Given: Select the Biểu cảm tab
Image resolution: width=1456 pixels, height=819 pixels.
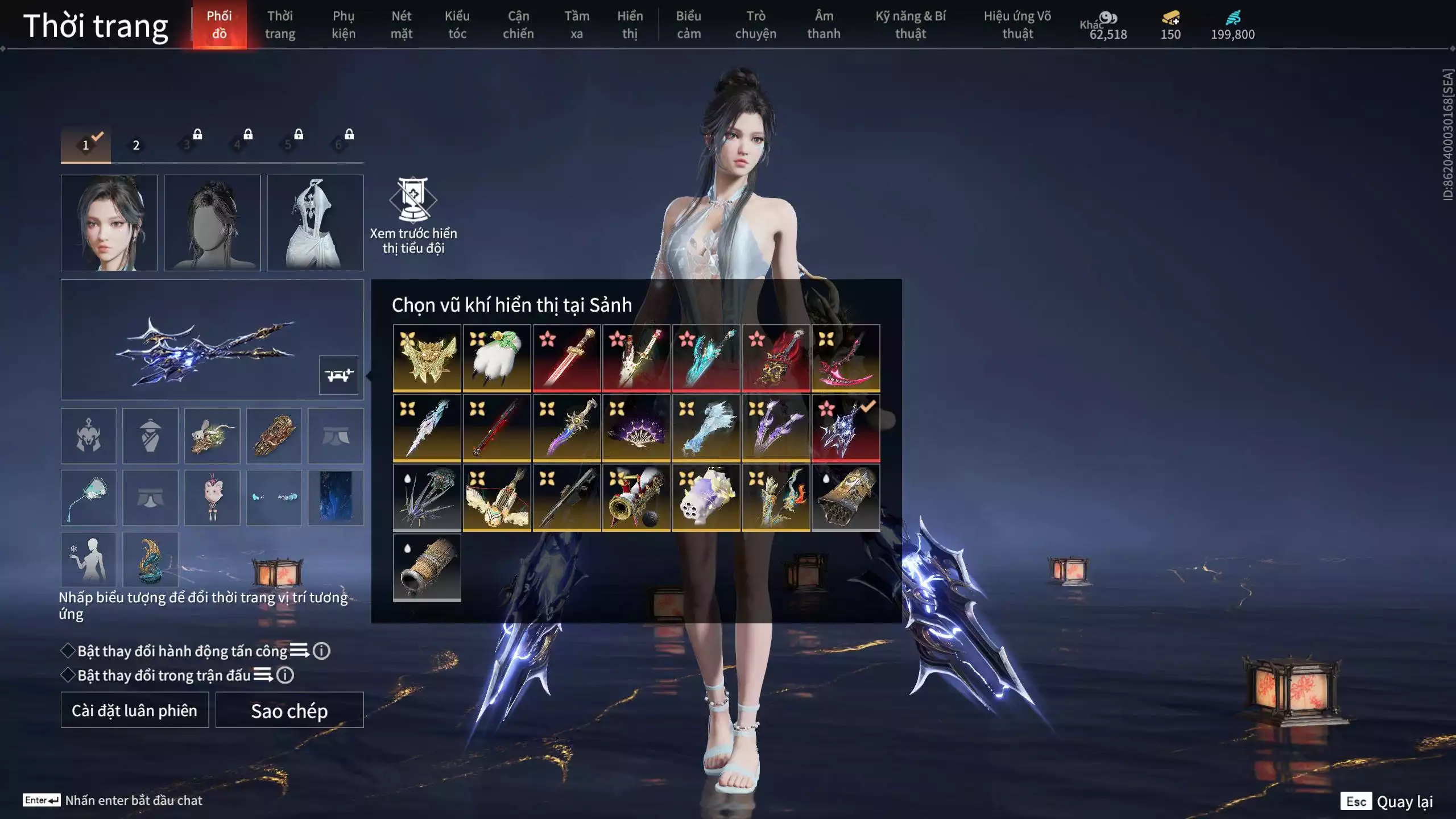Looking at the screenshot, I should (x=688, y=24).
